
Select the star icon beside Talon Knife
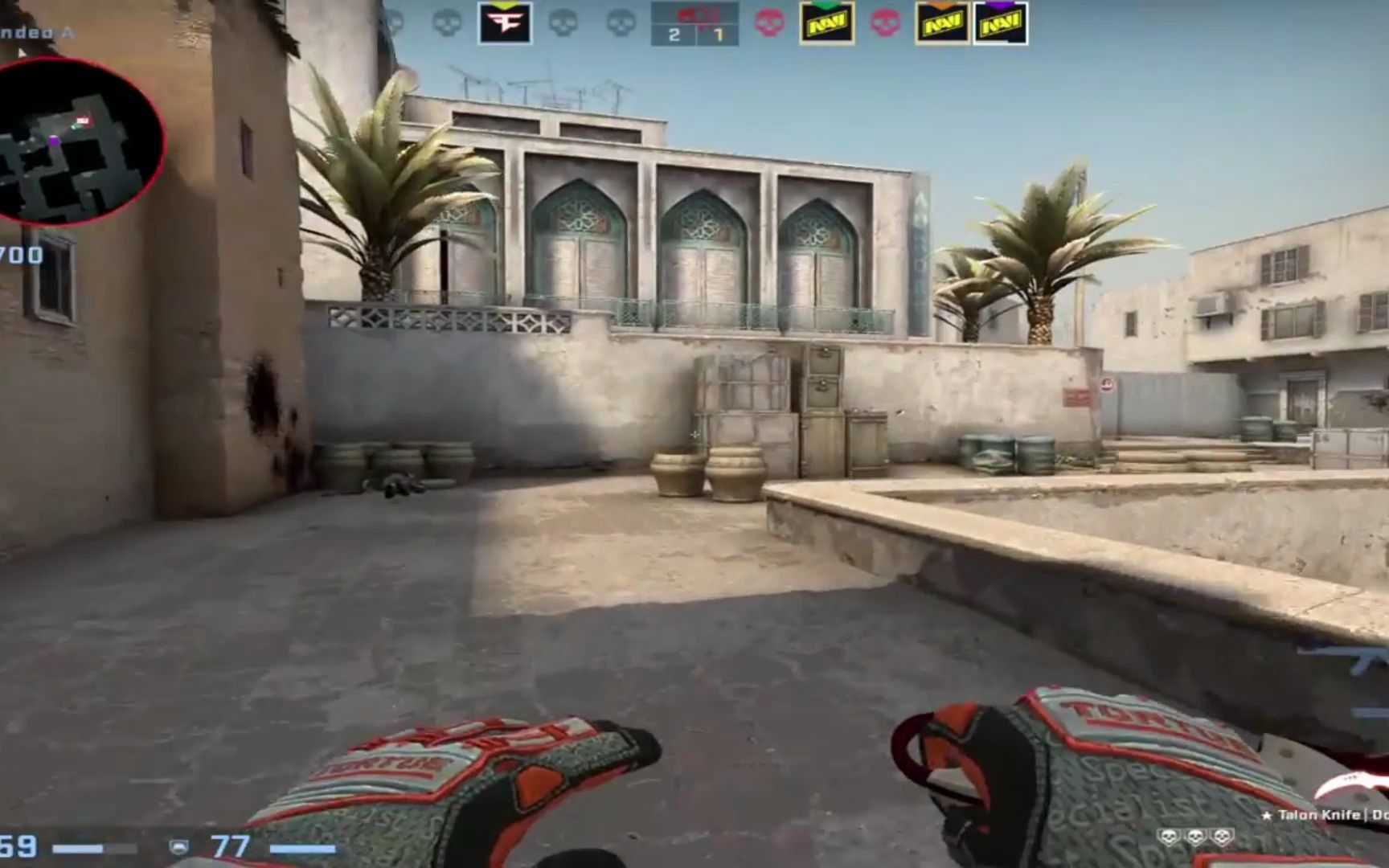click(1268, 815)
